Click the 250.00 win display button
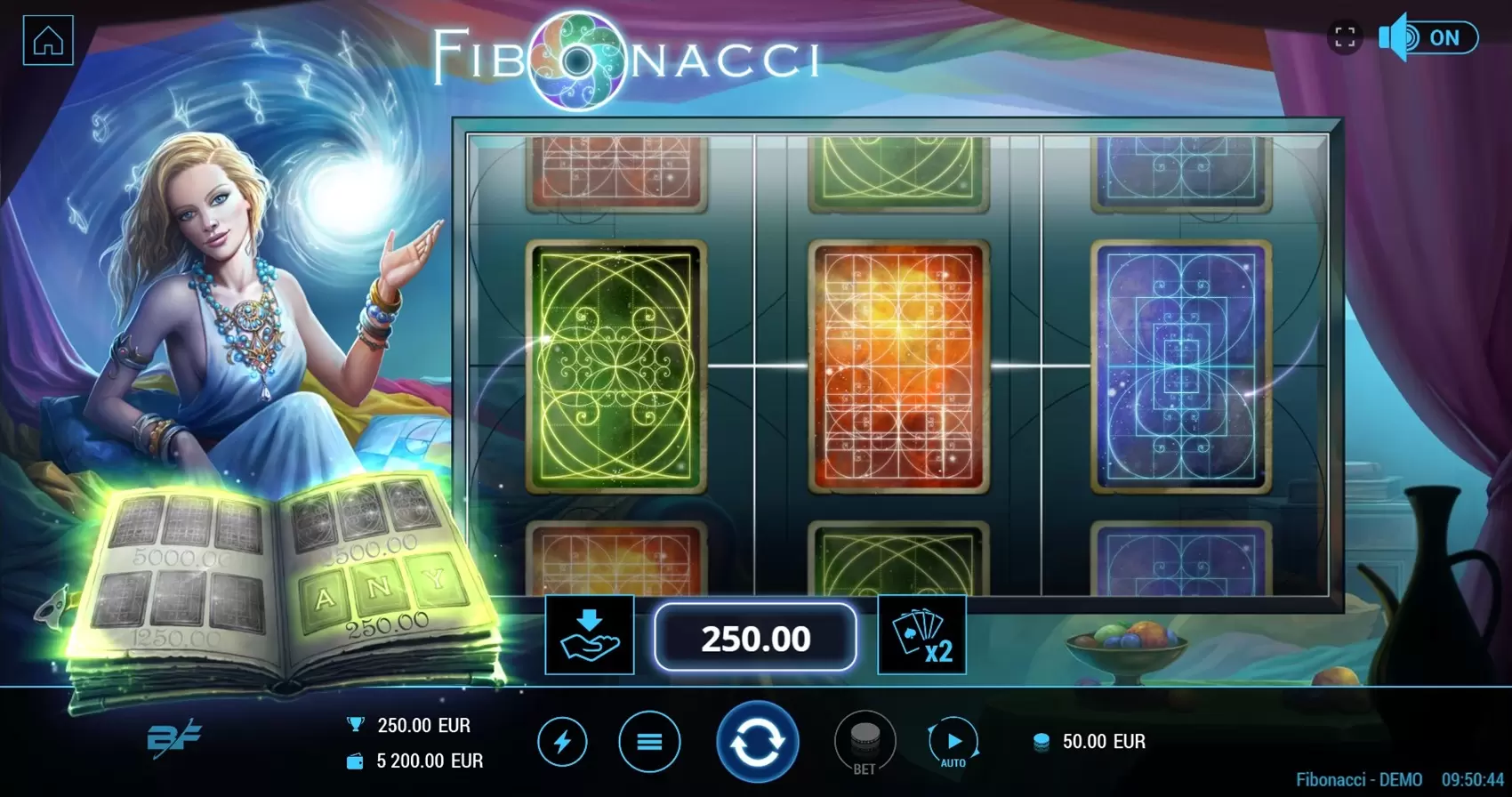The height and width of the screenshot is (797, 1512). [756, 635]
